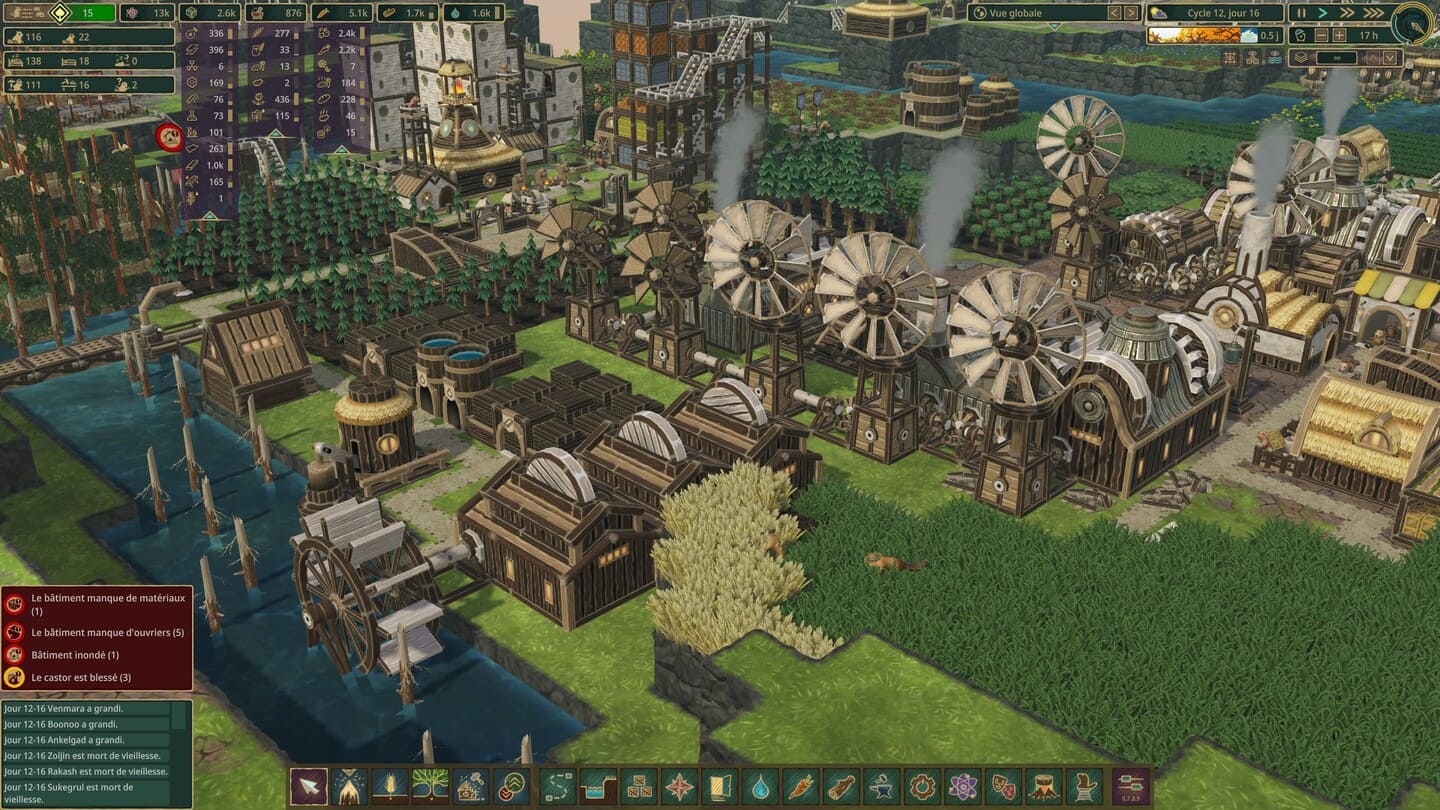Switch to the next district view
Viewport: 1440px width, 810px height.
click(x=1131, y=13)
